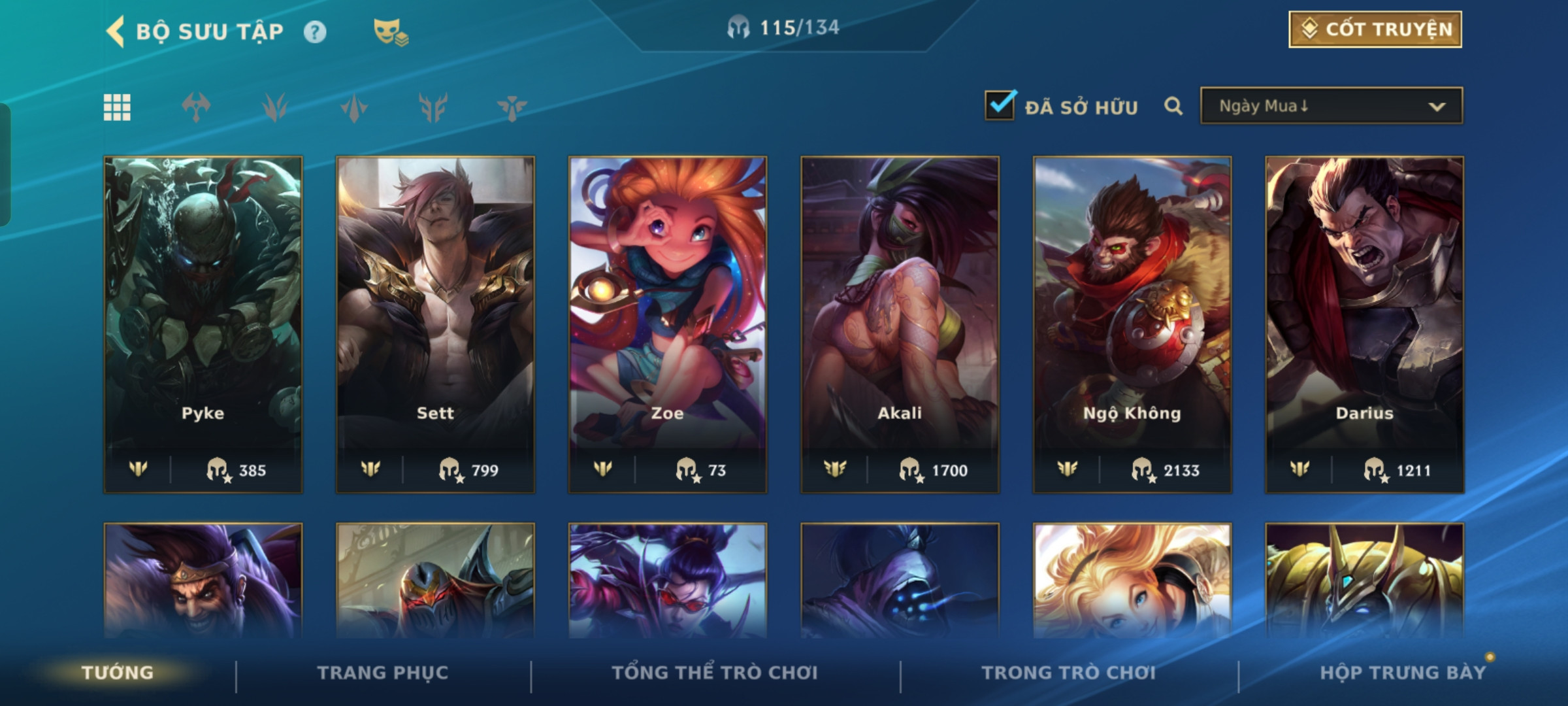Select the all-champions grid filter

point(118,107)
